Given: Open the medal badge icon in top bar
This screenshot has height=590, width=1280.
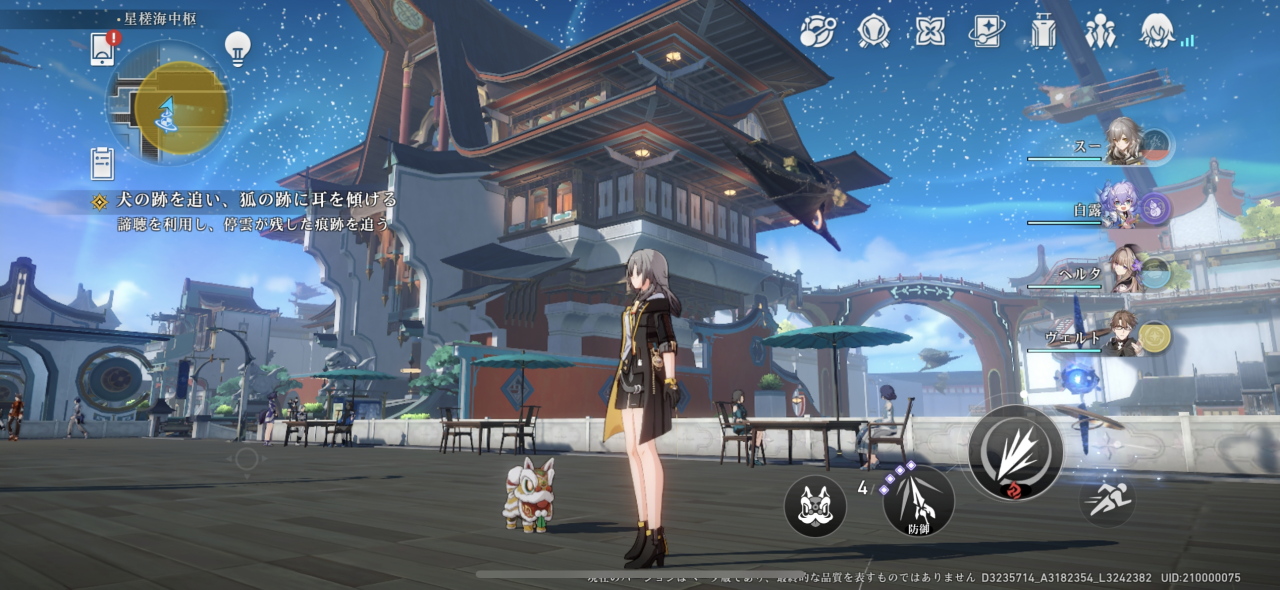Looking at the screenshot, I should [x=873, y=31].
